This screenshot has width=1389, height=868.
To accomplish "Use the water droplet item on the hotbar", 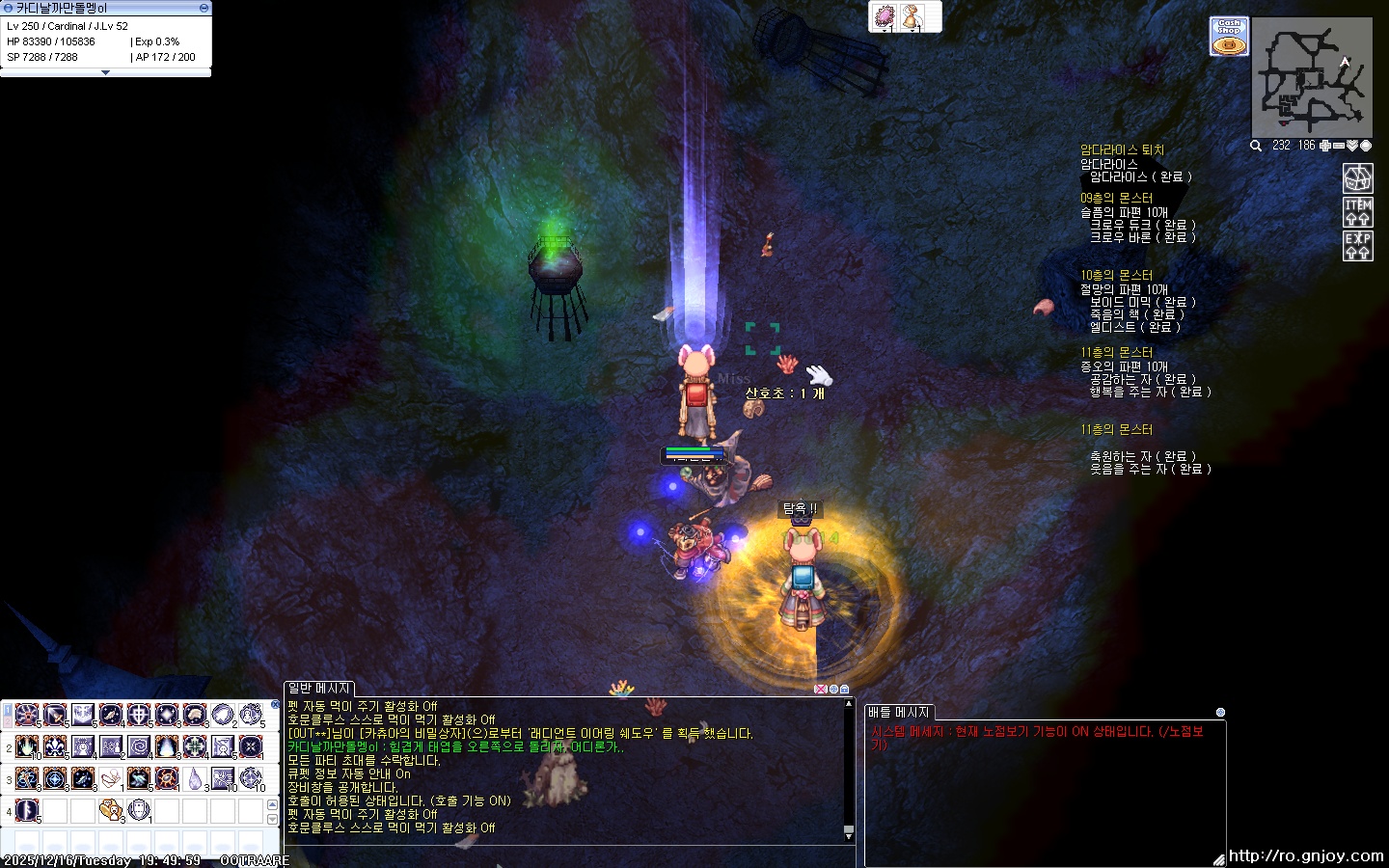I will pos(195,778).
